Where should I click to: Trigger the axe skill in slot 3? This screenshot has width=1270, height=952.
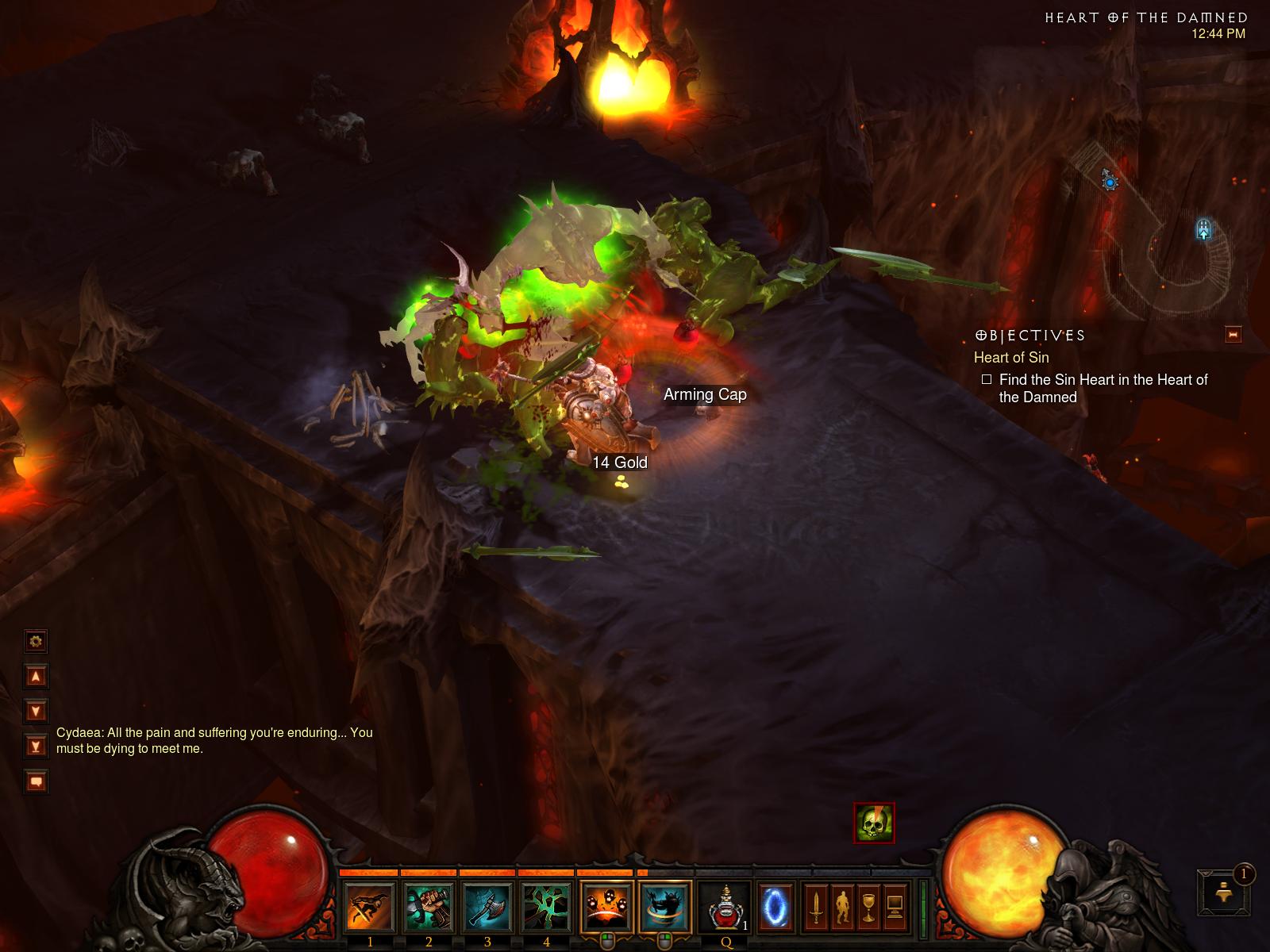(x=487, y=908)
